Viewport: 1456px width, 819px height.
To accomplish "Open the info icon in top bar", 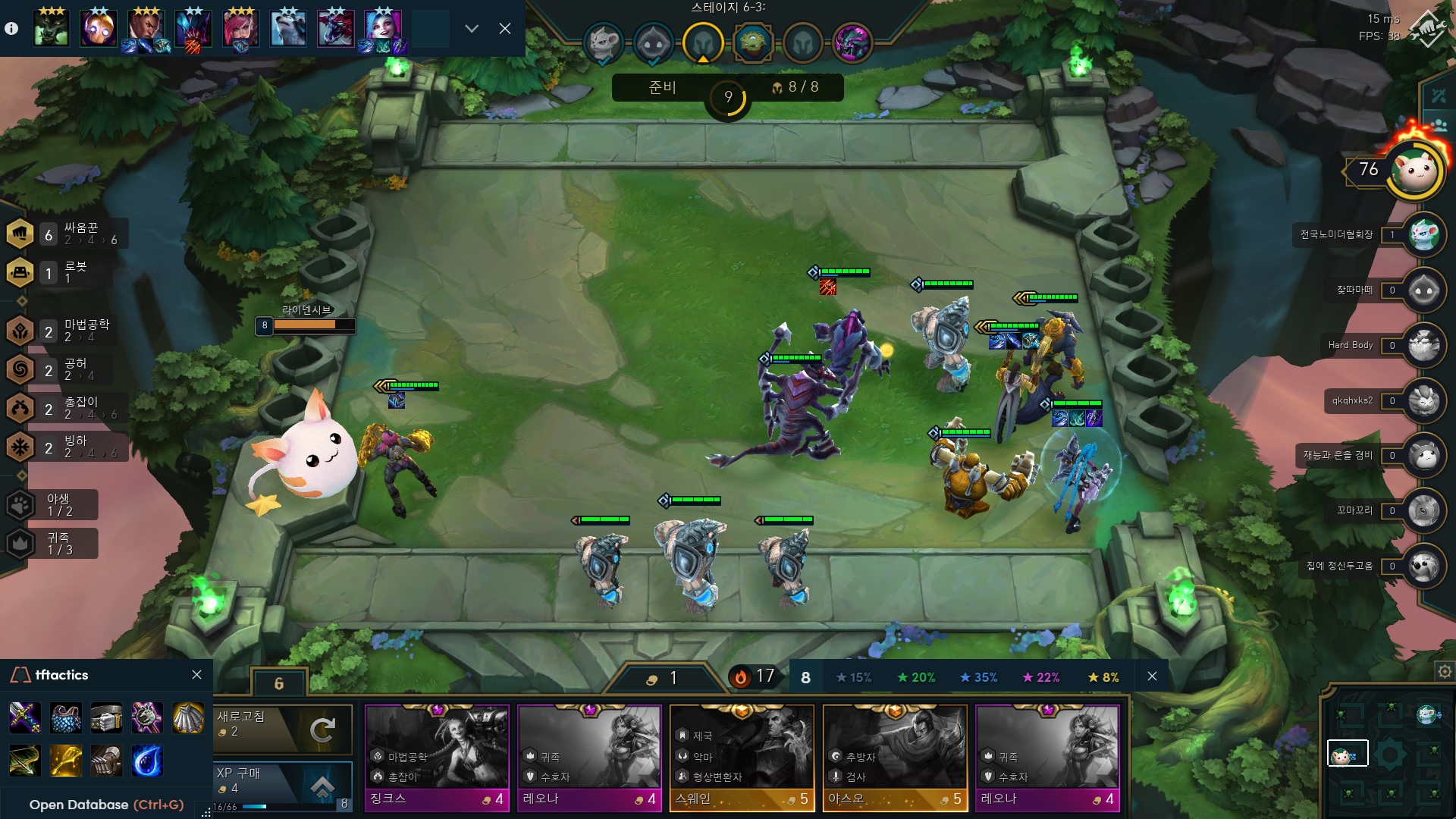I will [x=11, y=29].
